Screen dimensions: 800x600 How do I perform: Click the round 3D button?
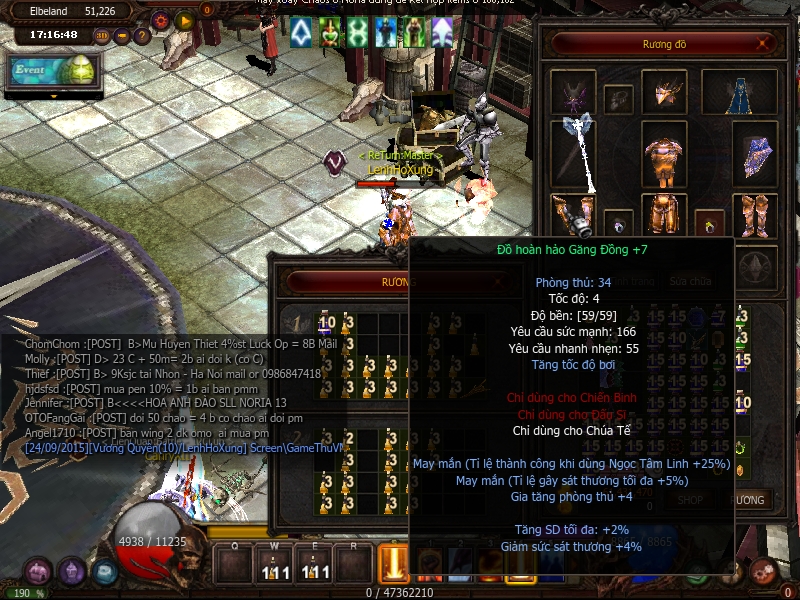tap(103, 36)
